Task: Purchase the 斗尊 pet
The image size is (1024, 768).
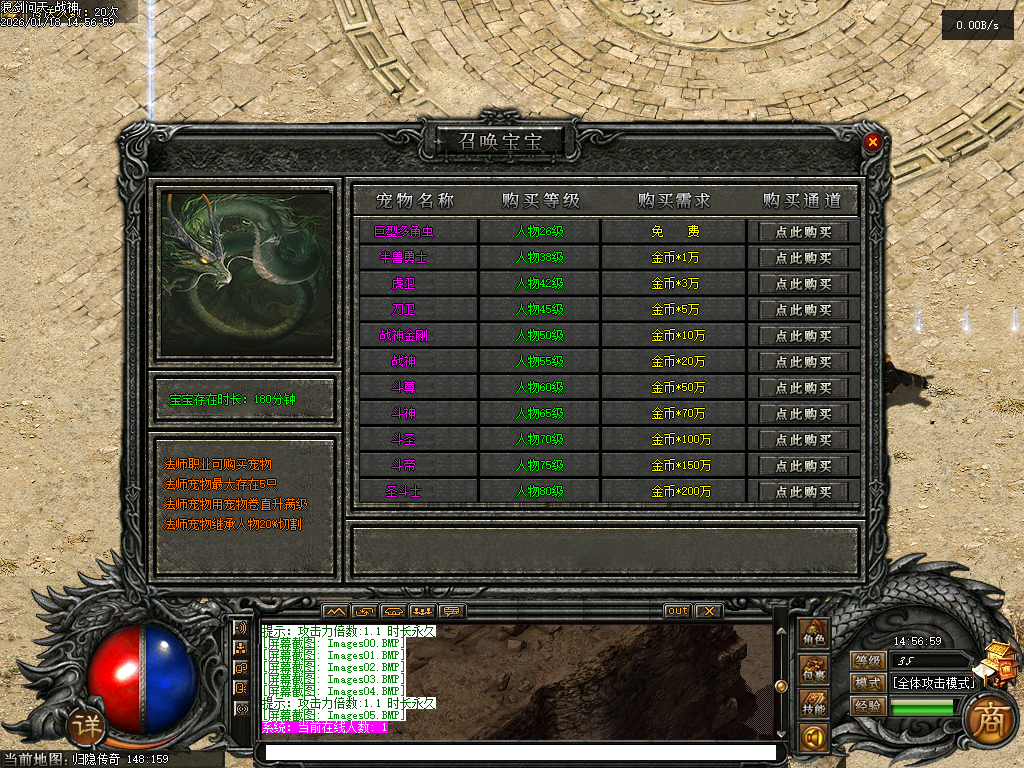Action: (x=803, y=388)
